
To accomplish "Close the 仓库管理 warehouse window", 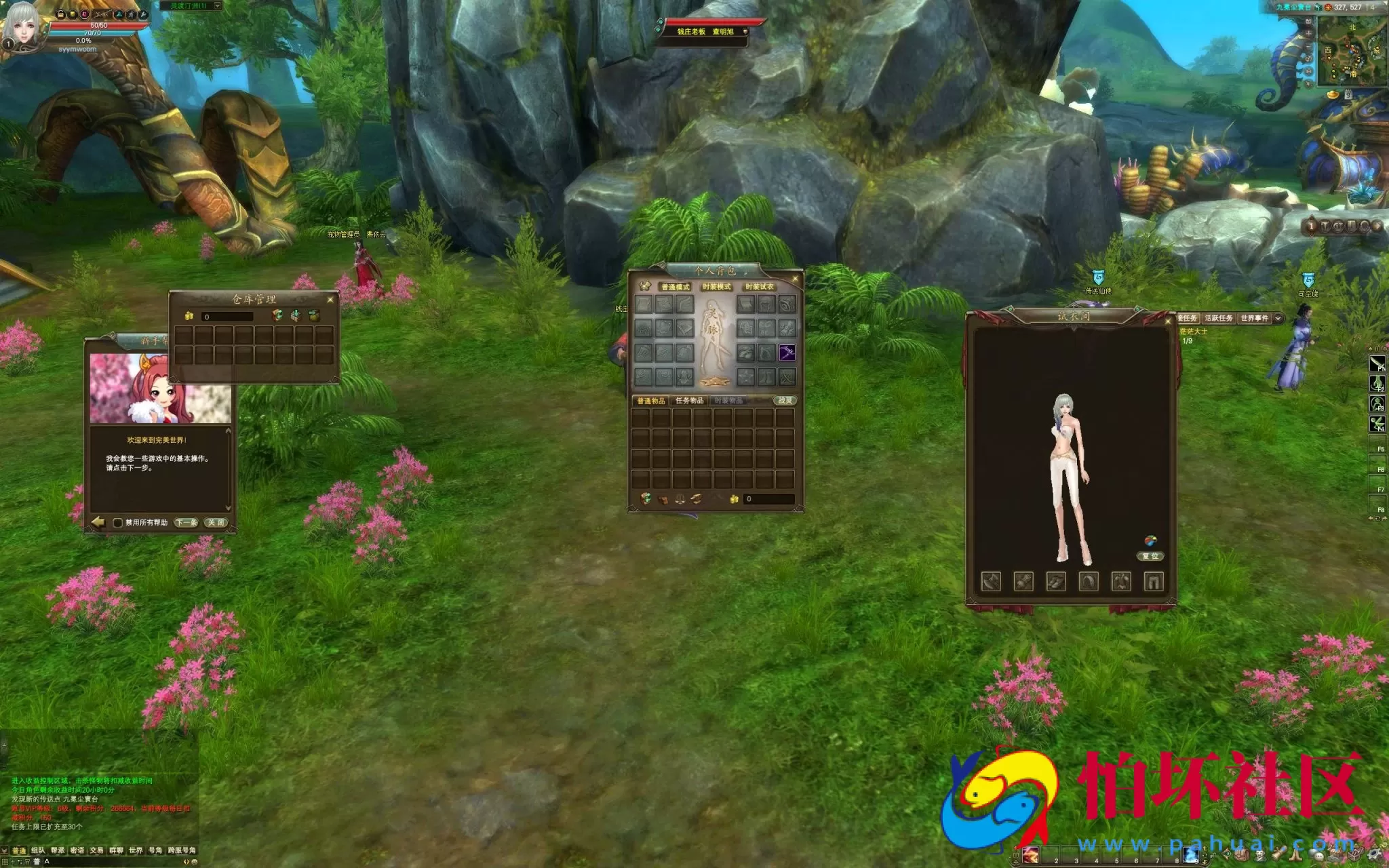I will tap(330, 300).
